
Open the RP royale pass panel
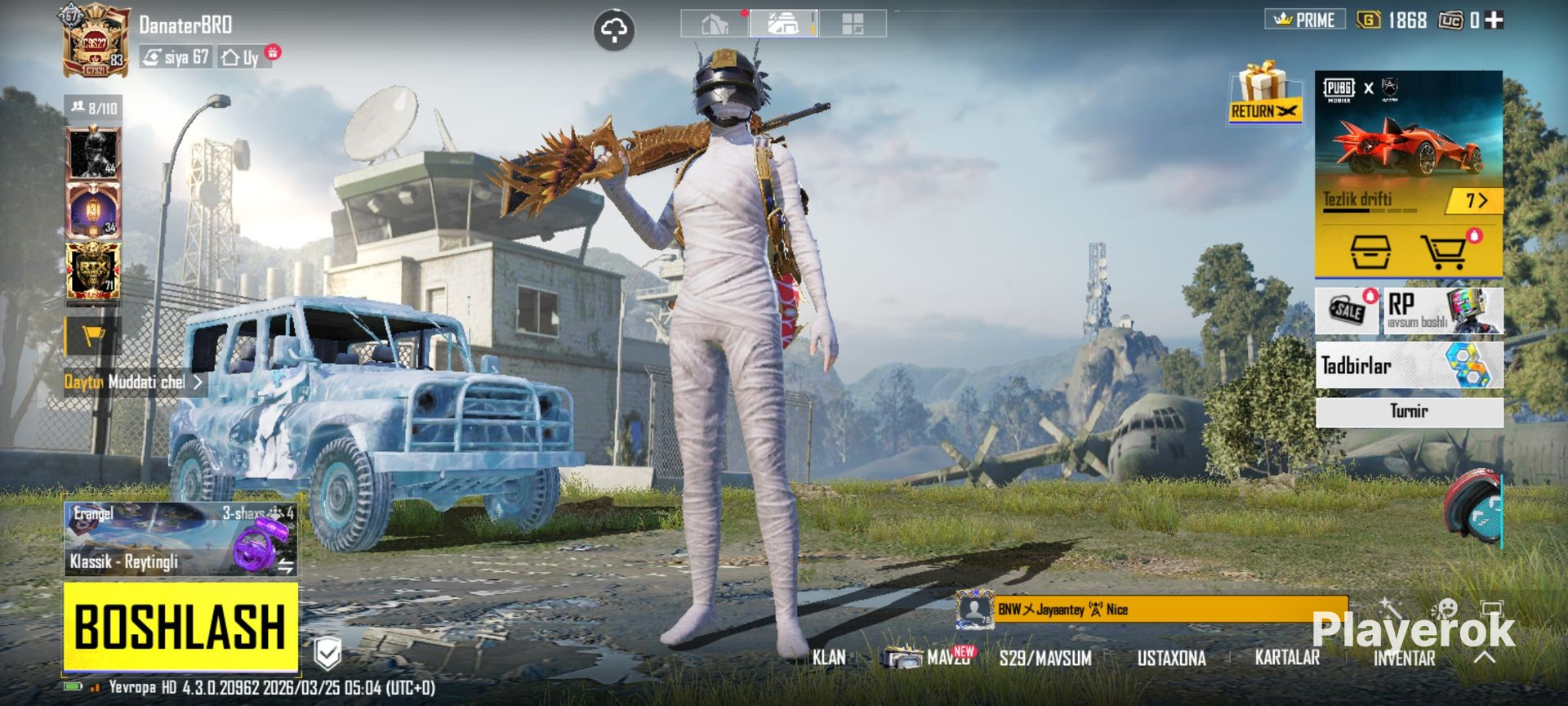coord(1442,311)
